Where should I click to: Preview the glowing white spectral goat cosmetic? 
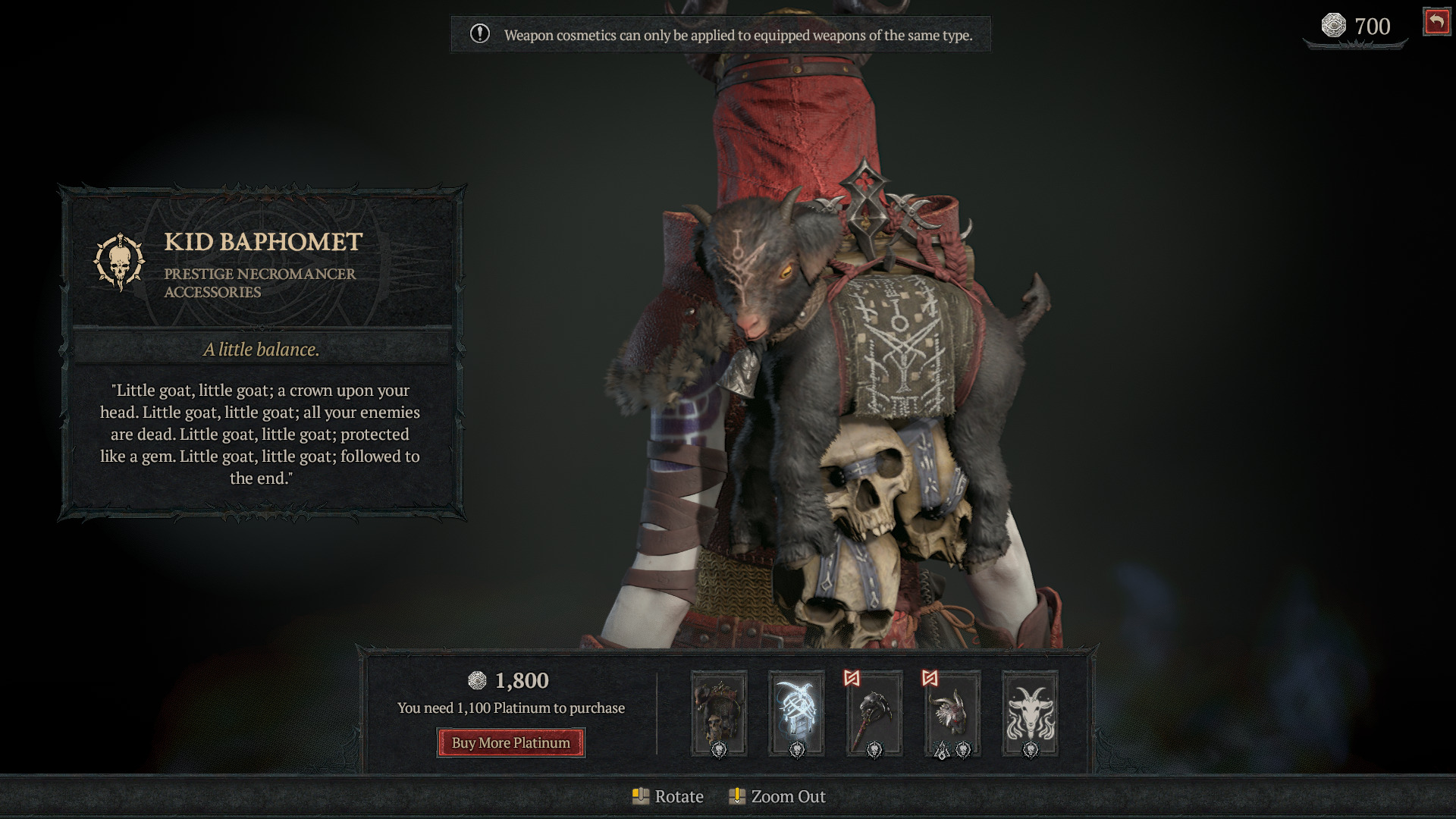click(796, 714)
